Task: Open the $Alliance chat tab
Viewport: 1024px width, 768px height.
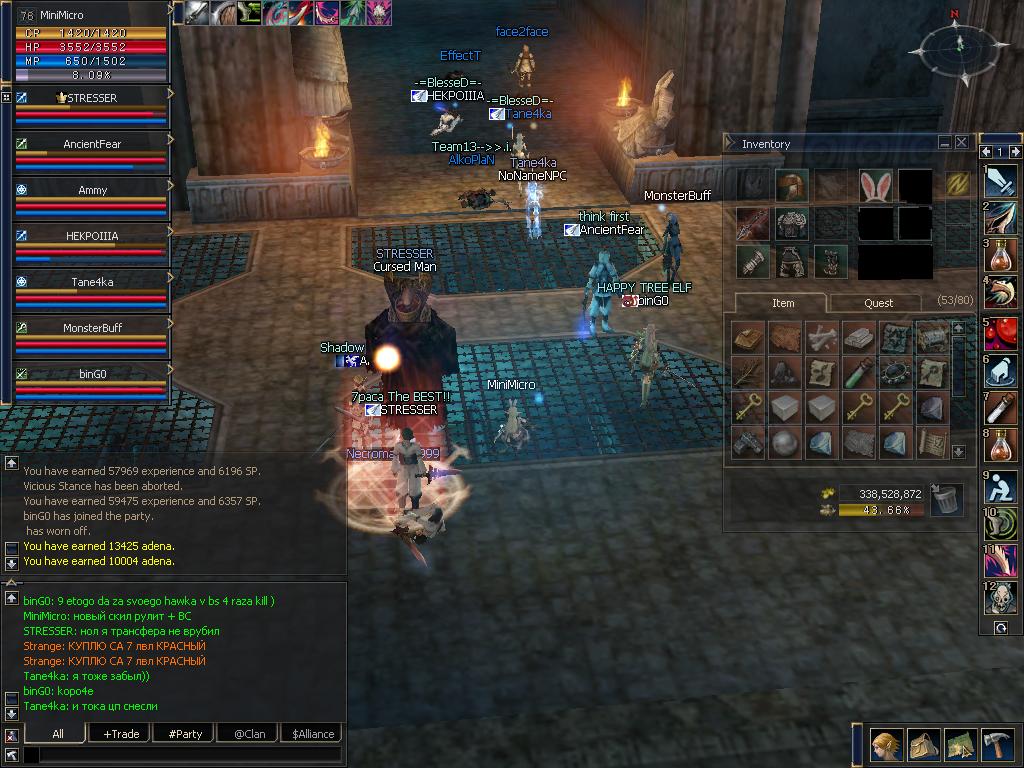Action: click(313, 733)
